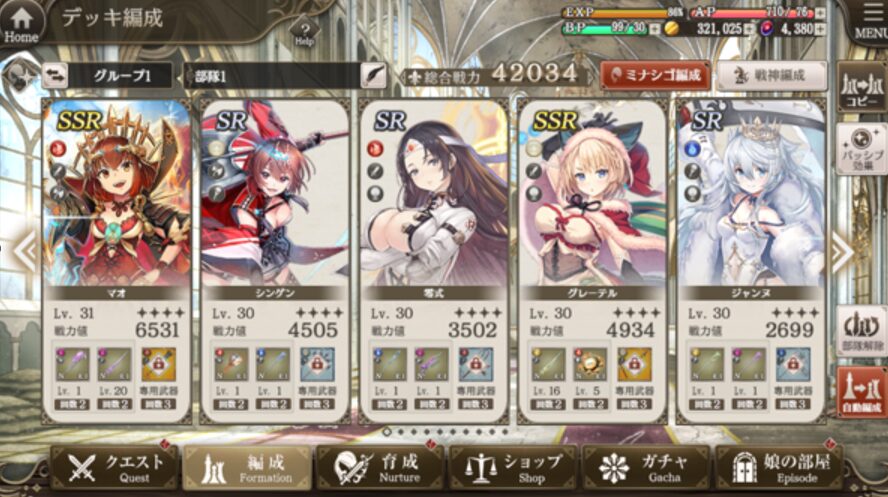Activate 自動編成 auto formation
The height and width of the screenshot is (497, 888).
click(860, 393)
